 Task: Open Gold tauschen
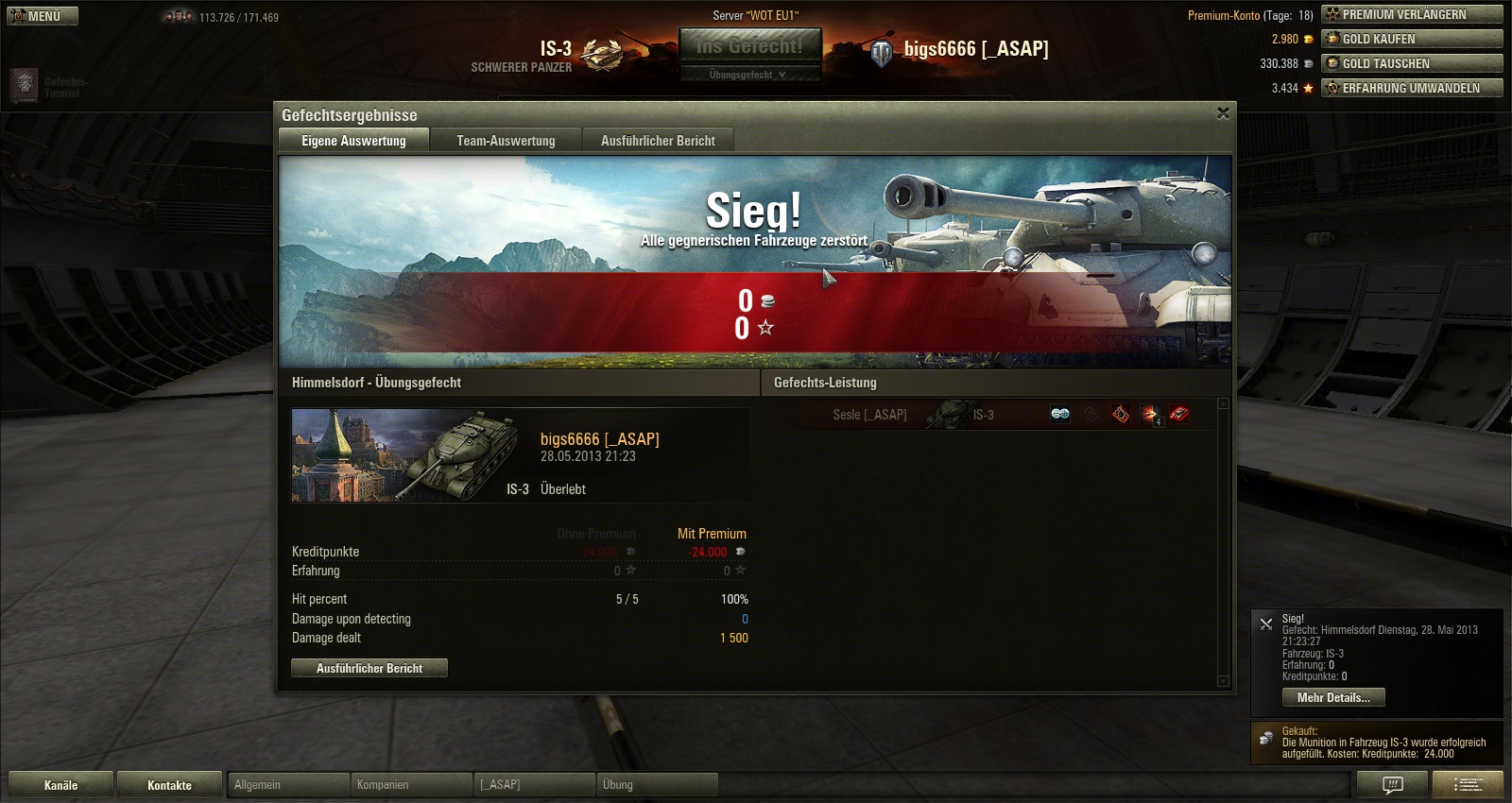click(x=1412, y=63)
